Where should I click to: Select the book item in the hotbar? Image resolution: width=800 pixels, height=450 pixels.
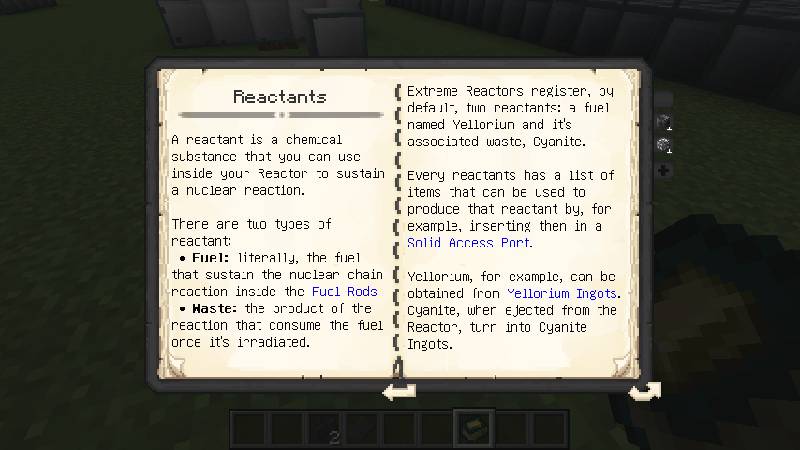pyautogui.click(x=469, y=429)
